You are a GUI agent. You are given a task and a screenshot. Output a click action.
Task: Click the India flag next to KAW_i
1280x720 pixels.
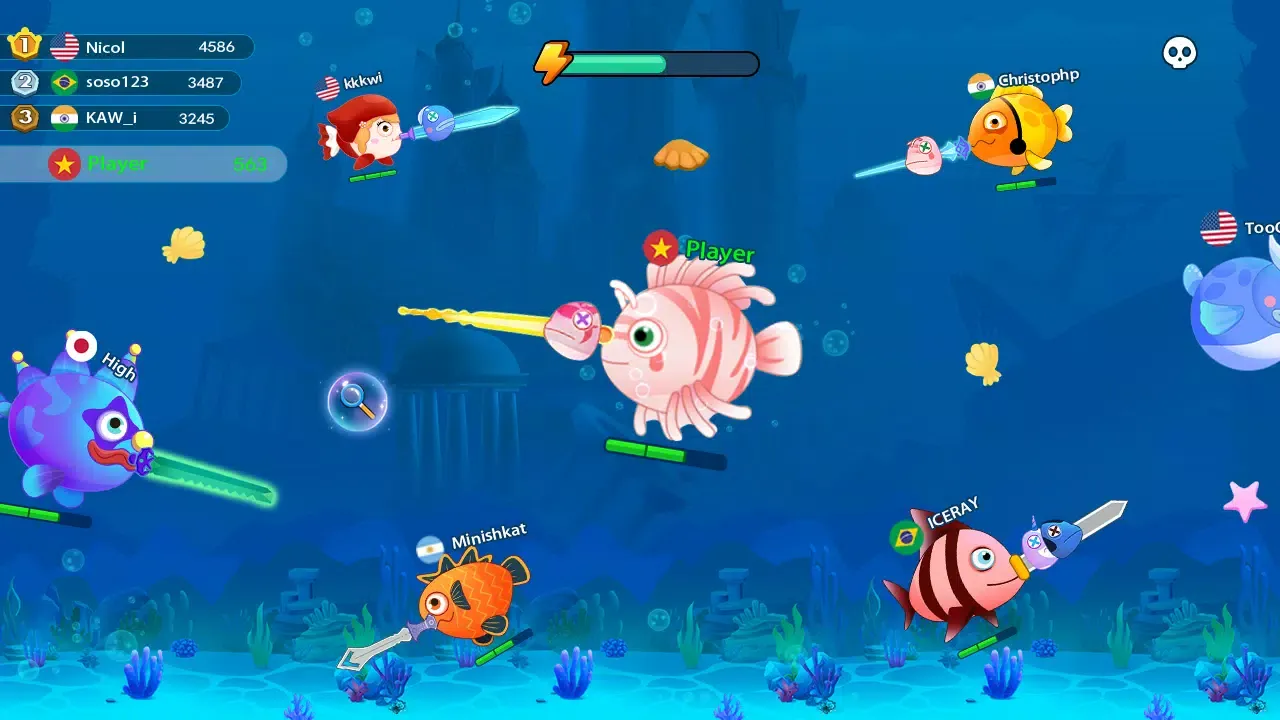[65, 117]
